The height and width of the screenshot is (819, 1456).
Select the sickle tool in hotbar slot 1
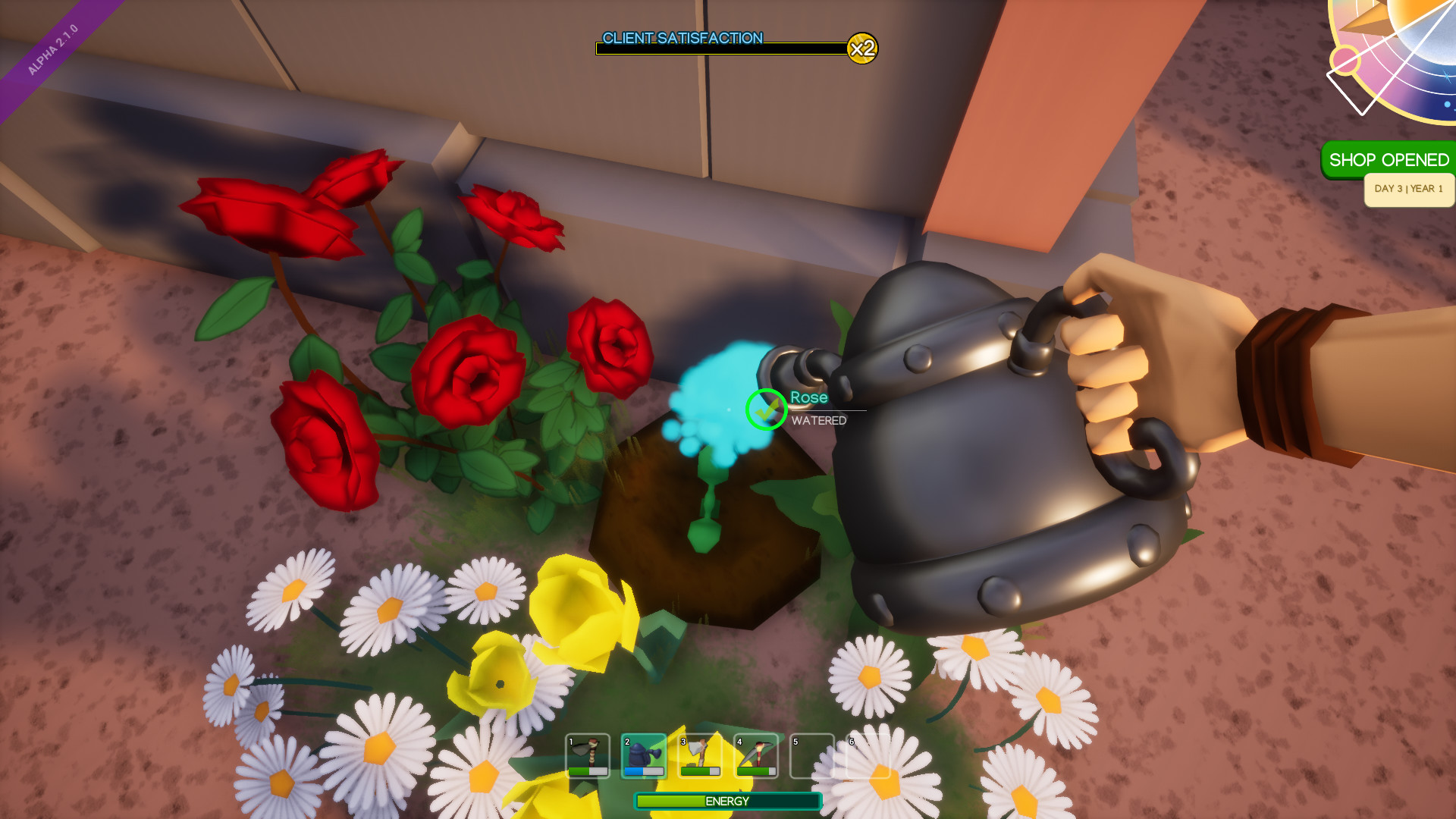[588, 755]
